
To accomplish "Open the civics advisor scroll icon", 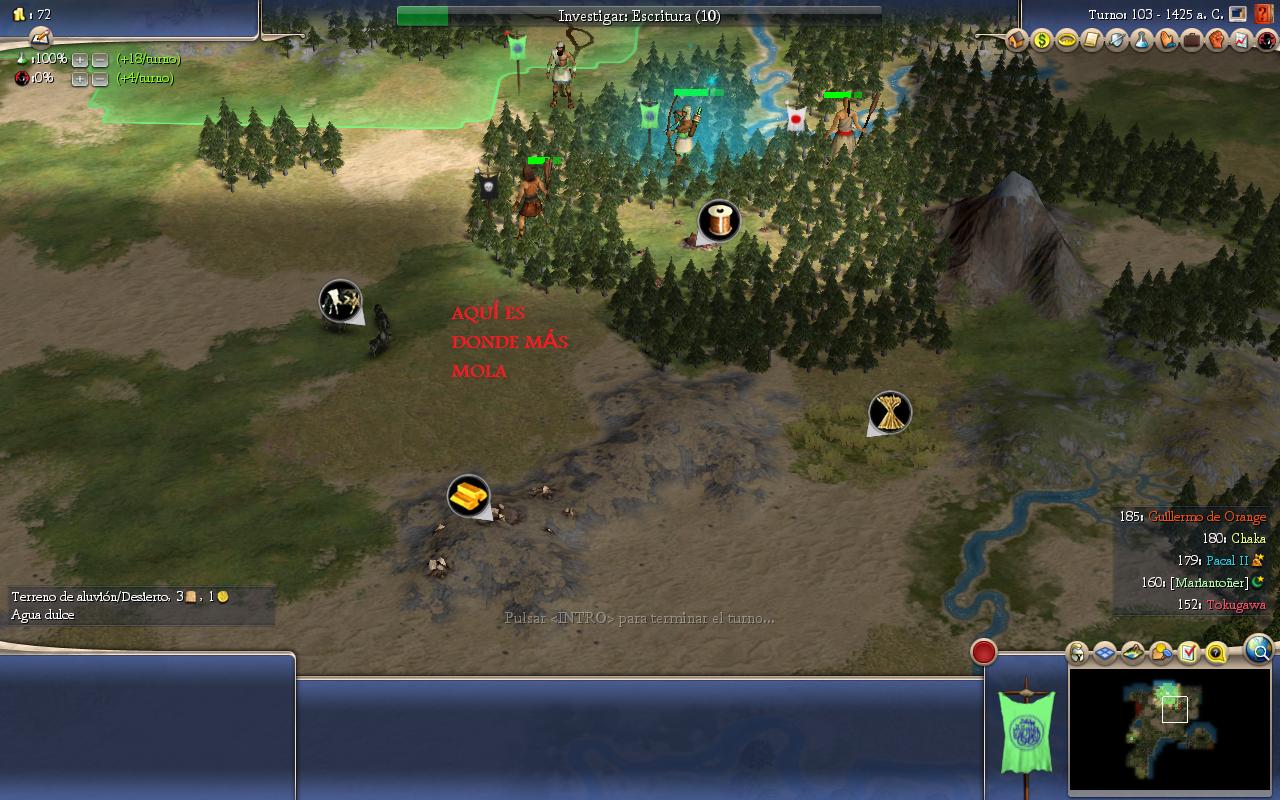I will 1091,41.
